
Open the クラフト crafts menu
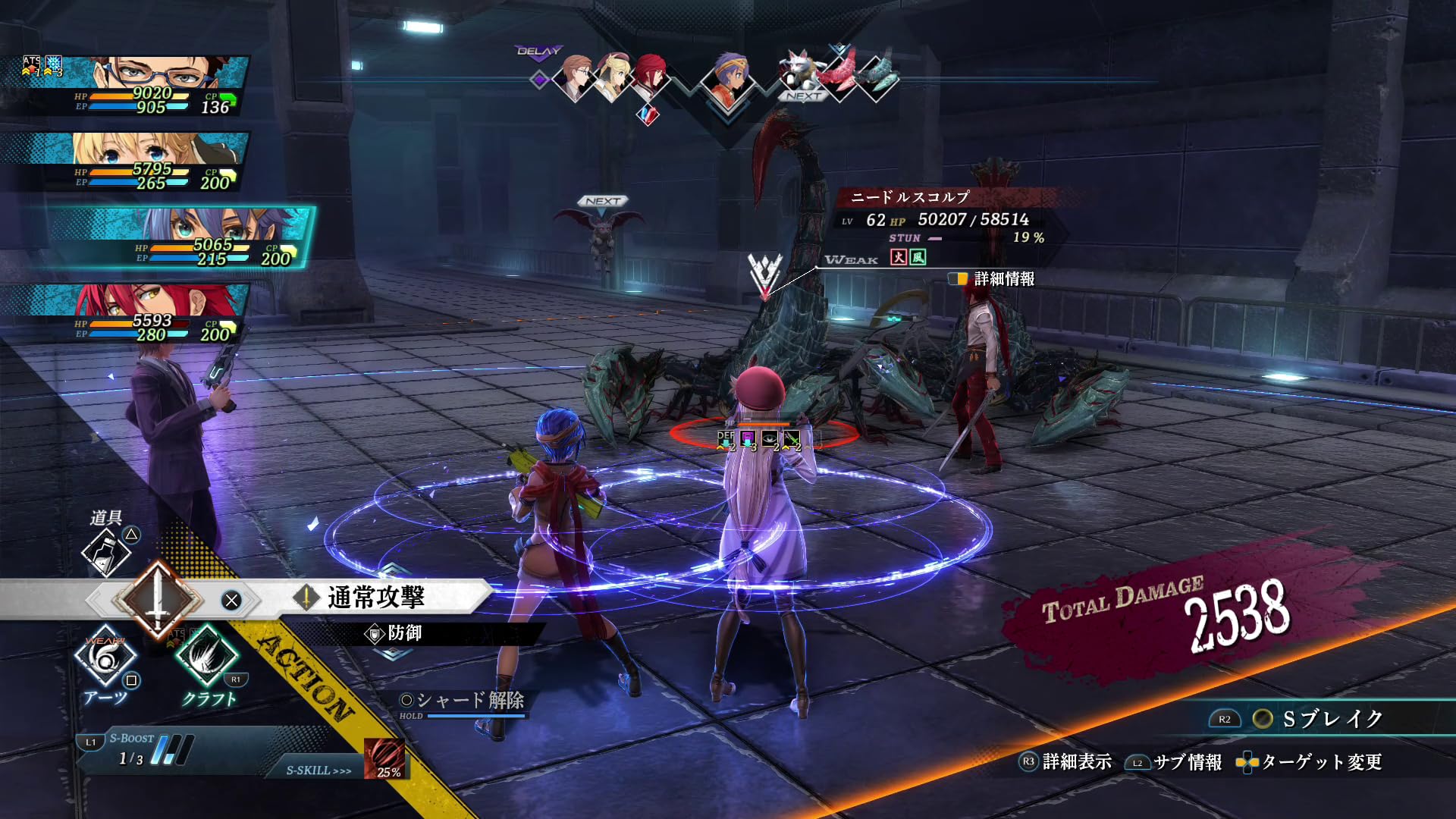click(207, 657)
